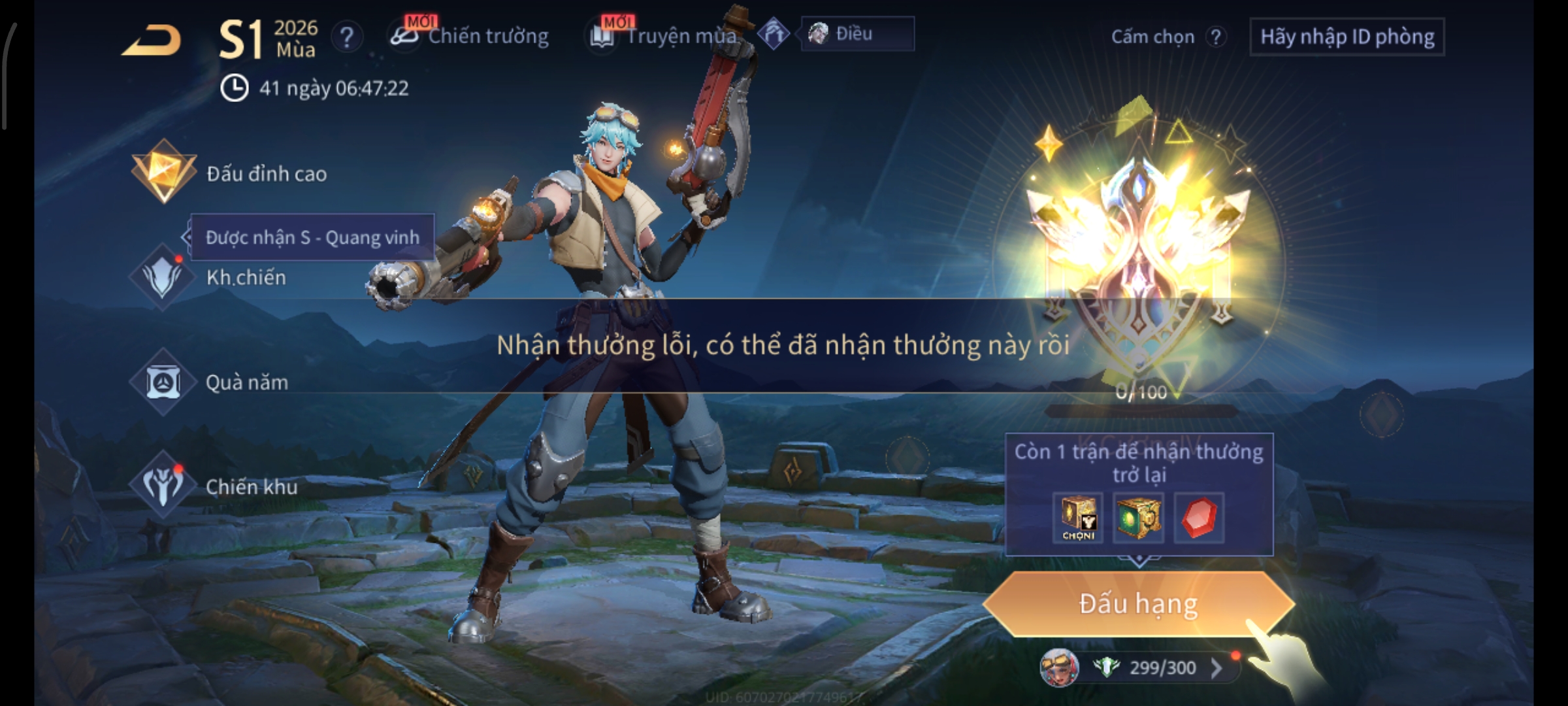Select the CHỌN choice chest reward
This screenshot has width=1568, height=706.
point(1078,518)
